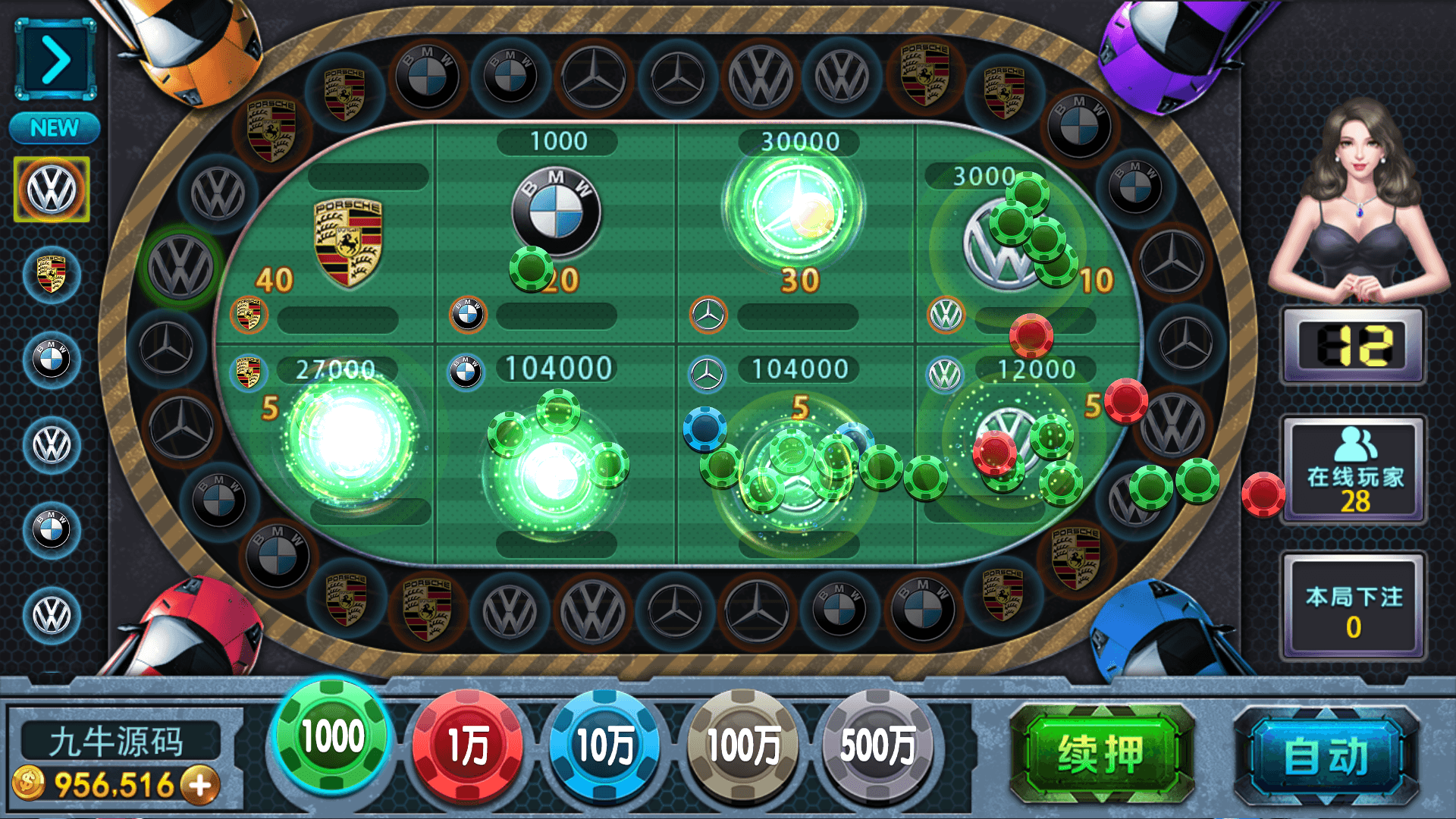Choose the red 1万 chip
This screenshot has width=1456, height=819.
tap(468, 745)
